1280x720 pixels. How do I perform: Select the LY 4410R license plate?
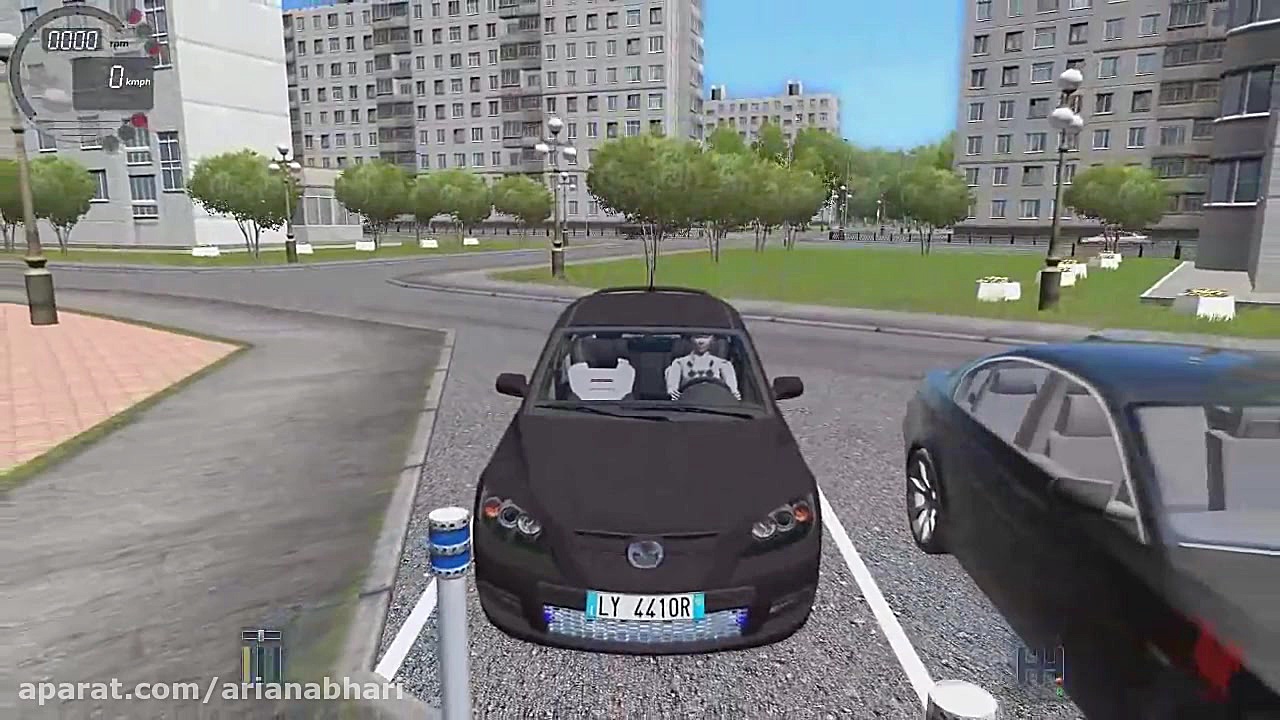coord(648,607)
